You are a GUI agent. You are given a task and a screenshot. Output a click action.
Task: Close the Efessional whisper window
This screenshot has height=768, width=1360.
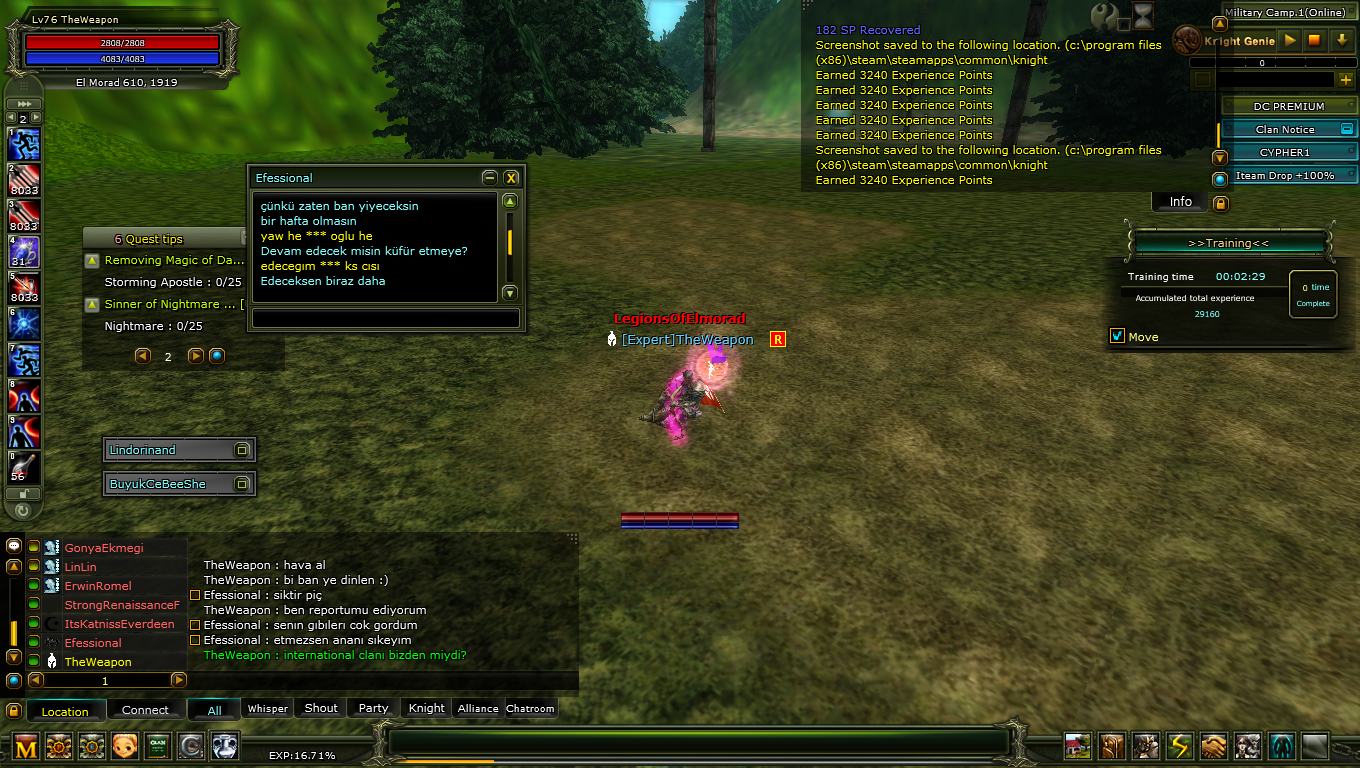coord(511,178)
